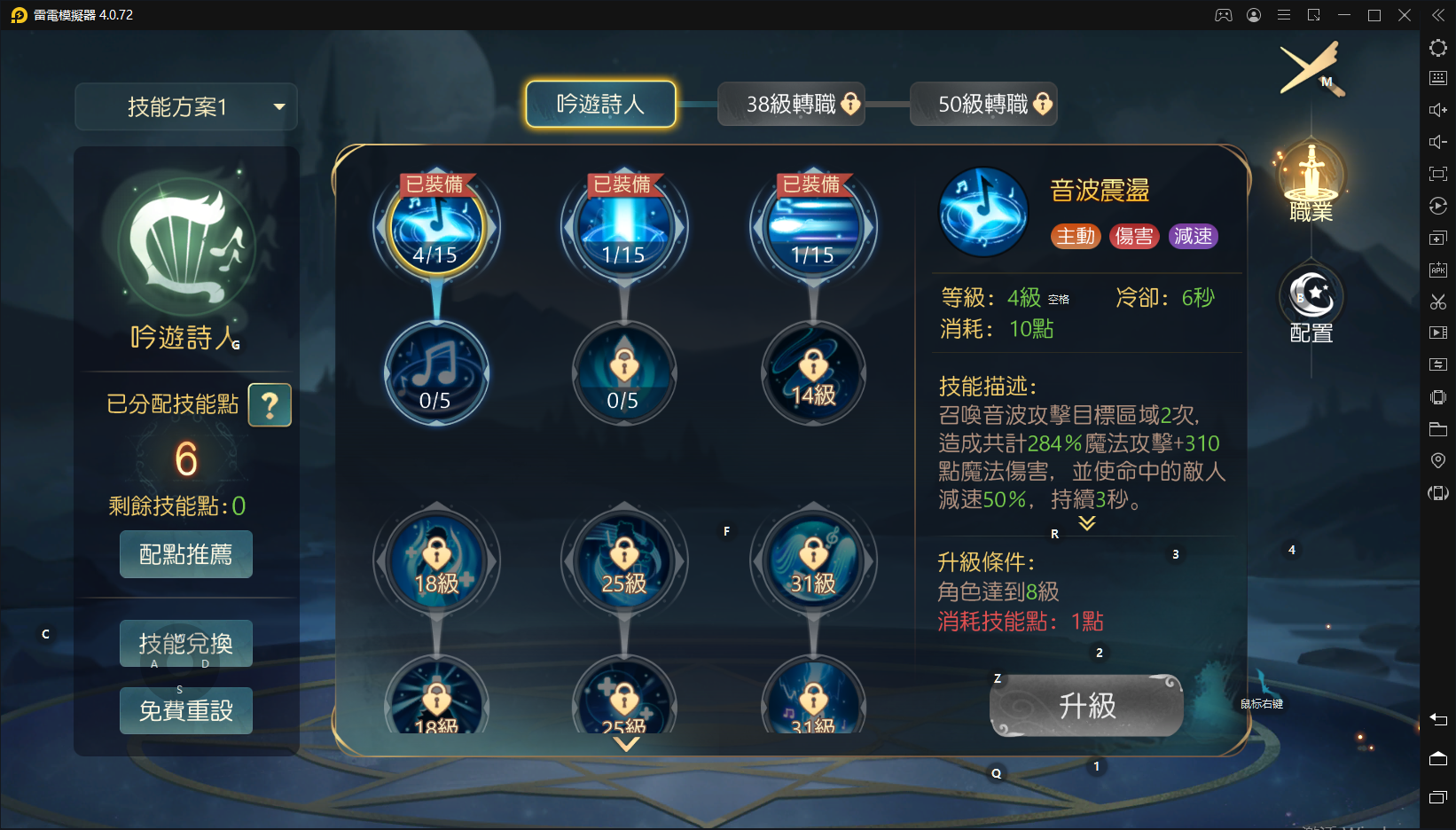Expand the skill tree with bottom arrow
The image size is (1456, 830).
[x=626, y=745]
